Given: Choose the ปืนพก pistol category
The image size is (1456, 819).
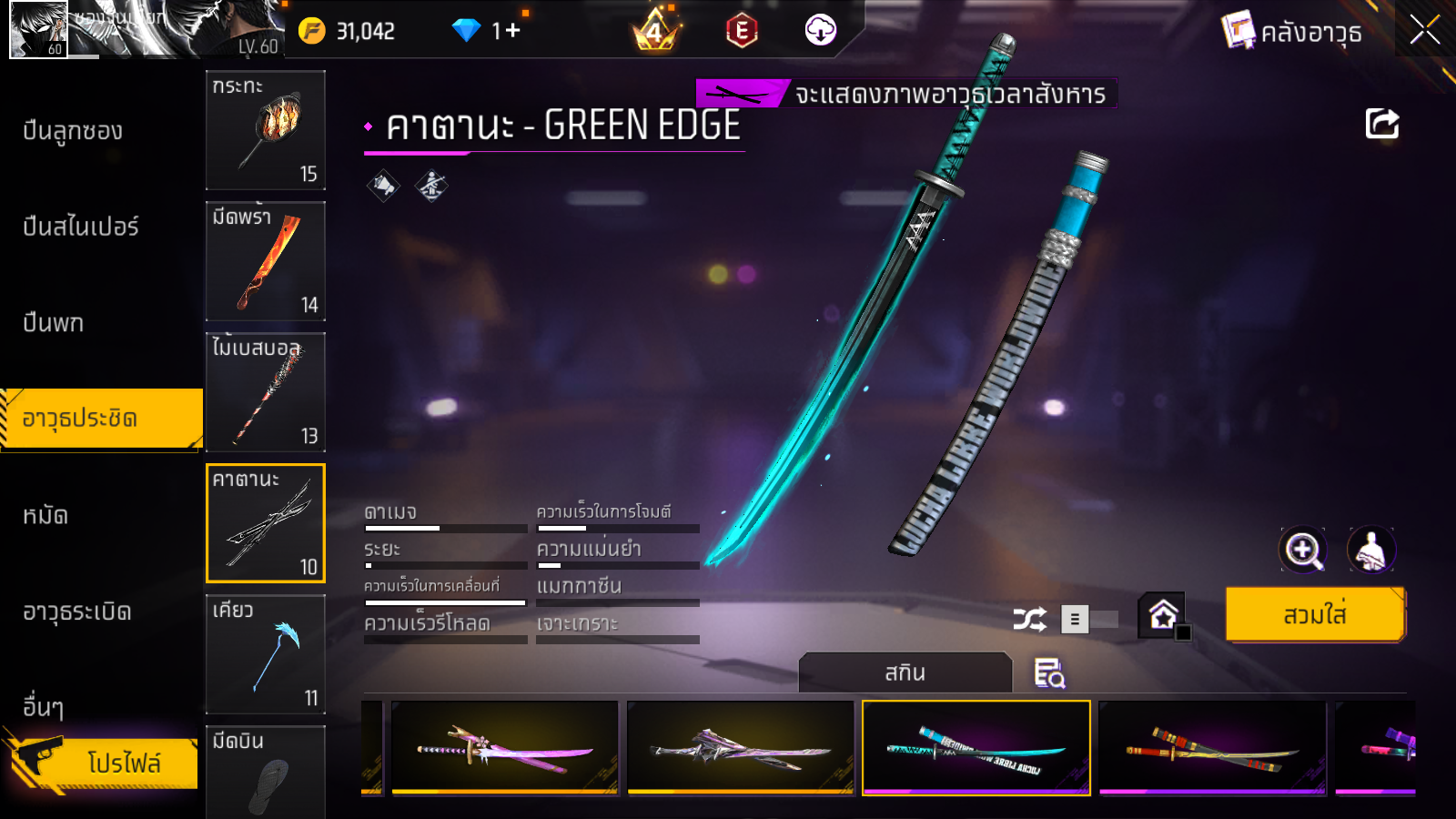Looking at the screenshot, I should [x=54, y=323].
